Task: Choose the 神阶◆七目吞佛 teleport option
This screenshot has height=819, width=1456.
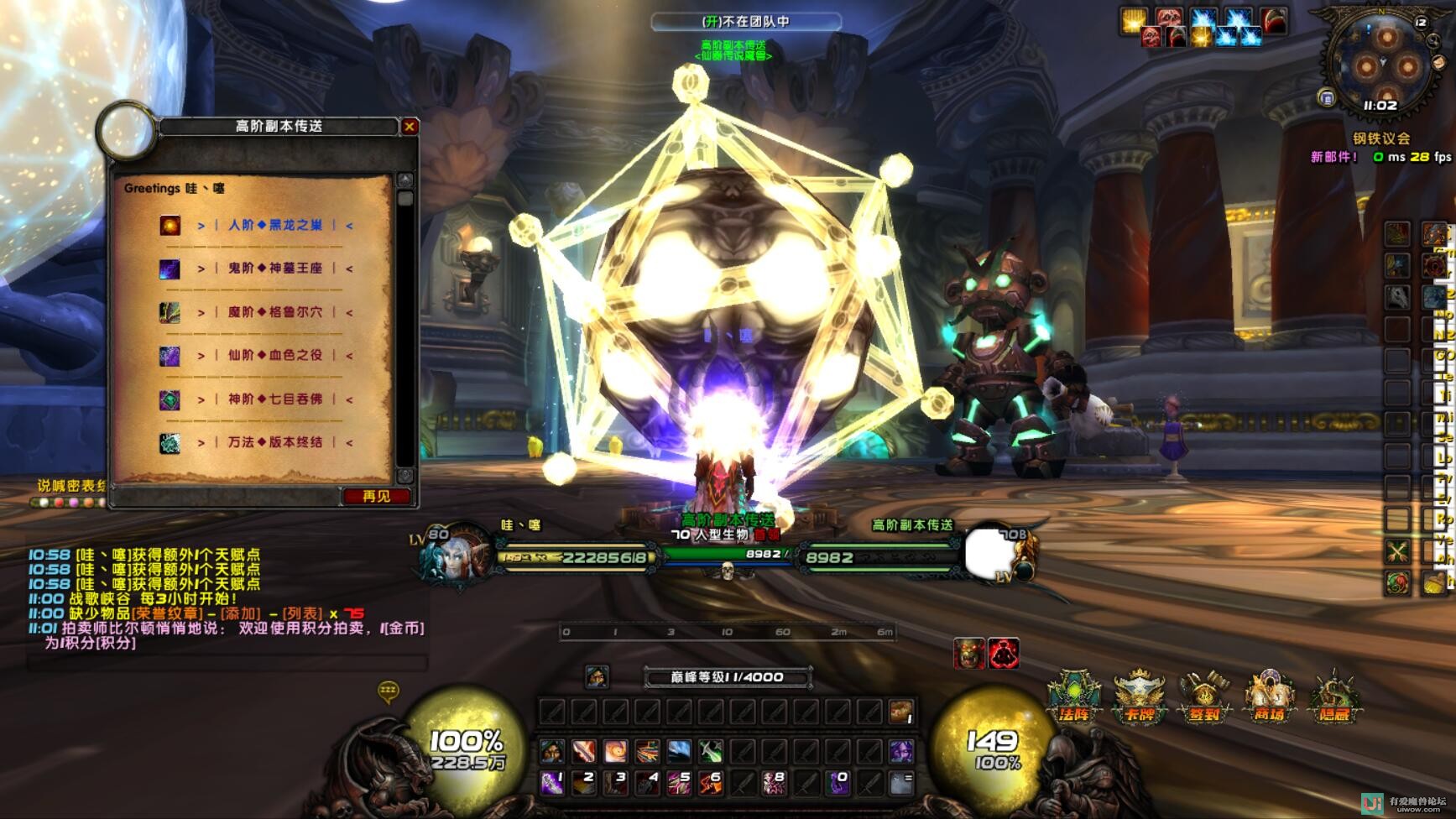Action: (x=274, y=399)
